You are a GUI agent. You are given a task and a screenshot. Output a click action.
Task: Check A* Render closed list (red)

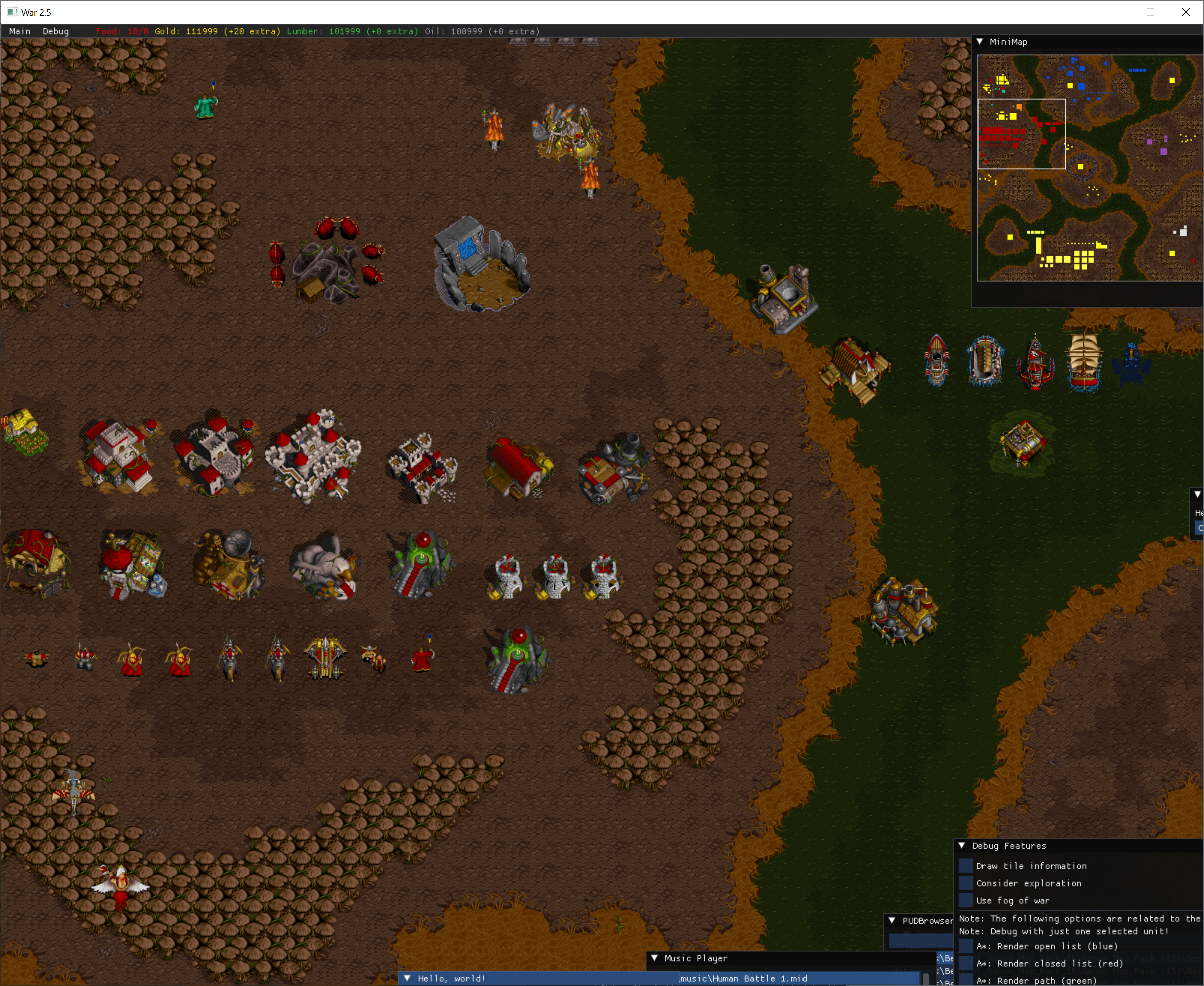[x=966, y=963]
